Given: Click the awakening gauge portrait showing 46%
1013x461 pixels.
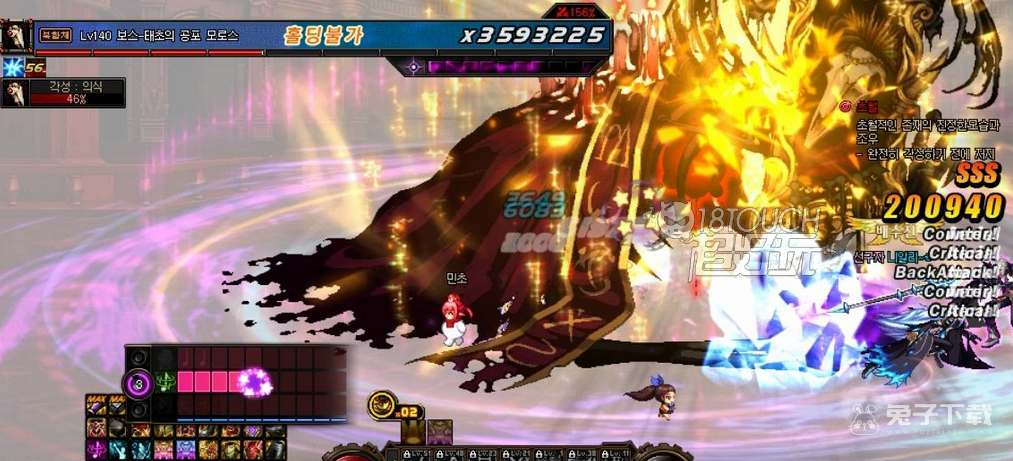Looking at the screenshot, I should [x=14, y=93].
